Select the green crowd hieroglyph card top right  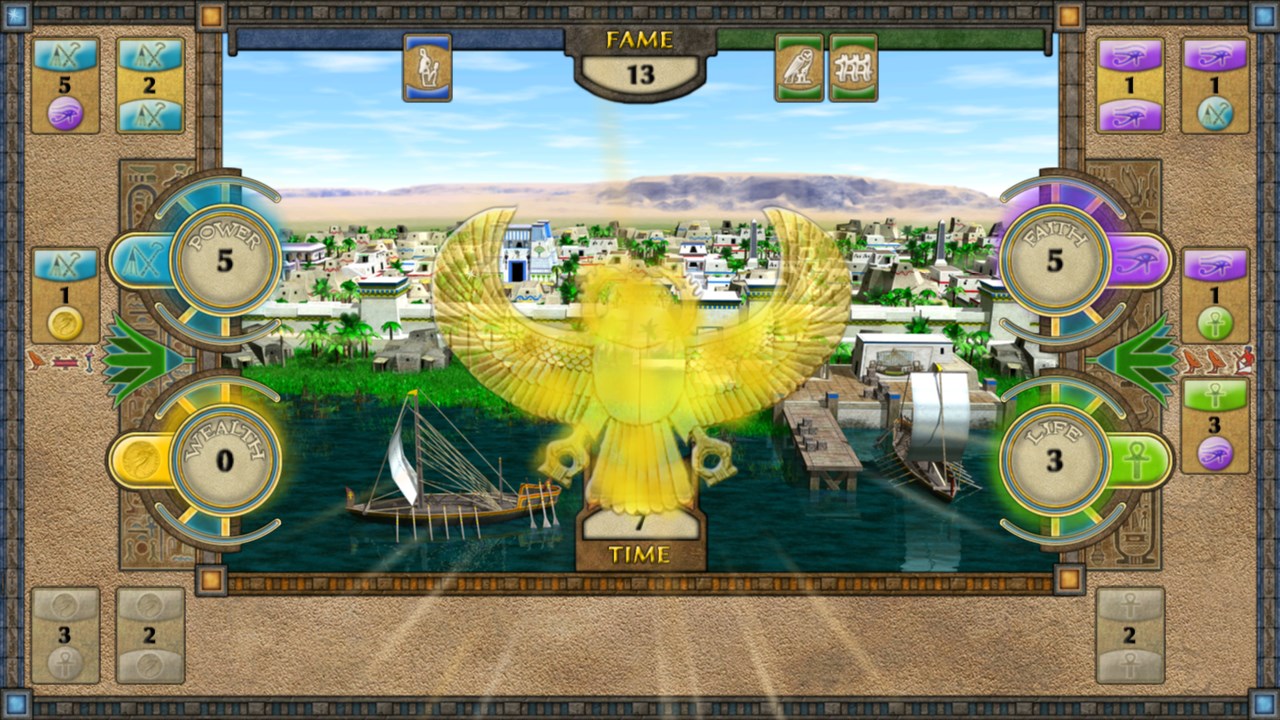(854, 67)
